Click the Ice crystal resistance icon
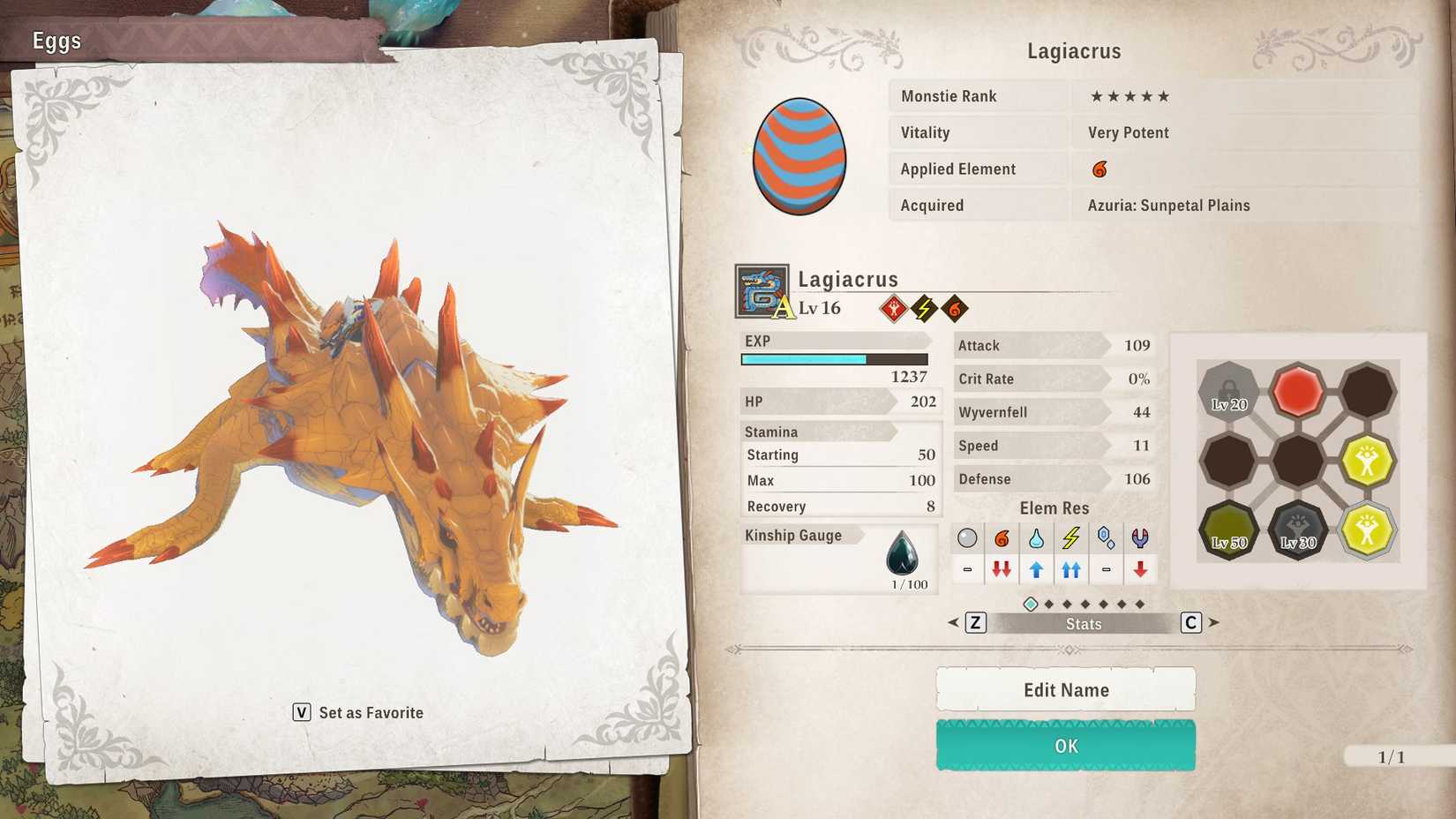 (1107, 538)
